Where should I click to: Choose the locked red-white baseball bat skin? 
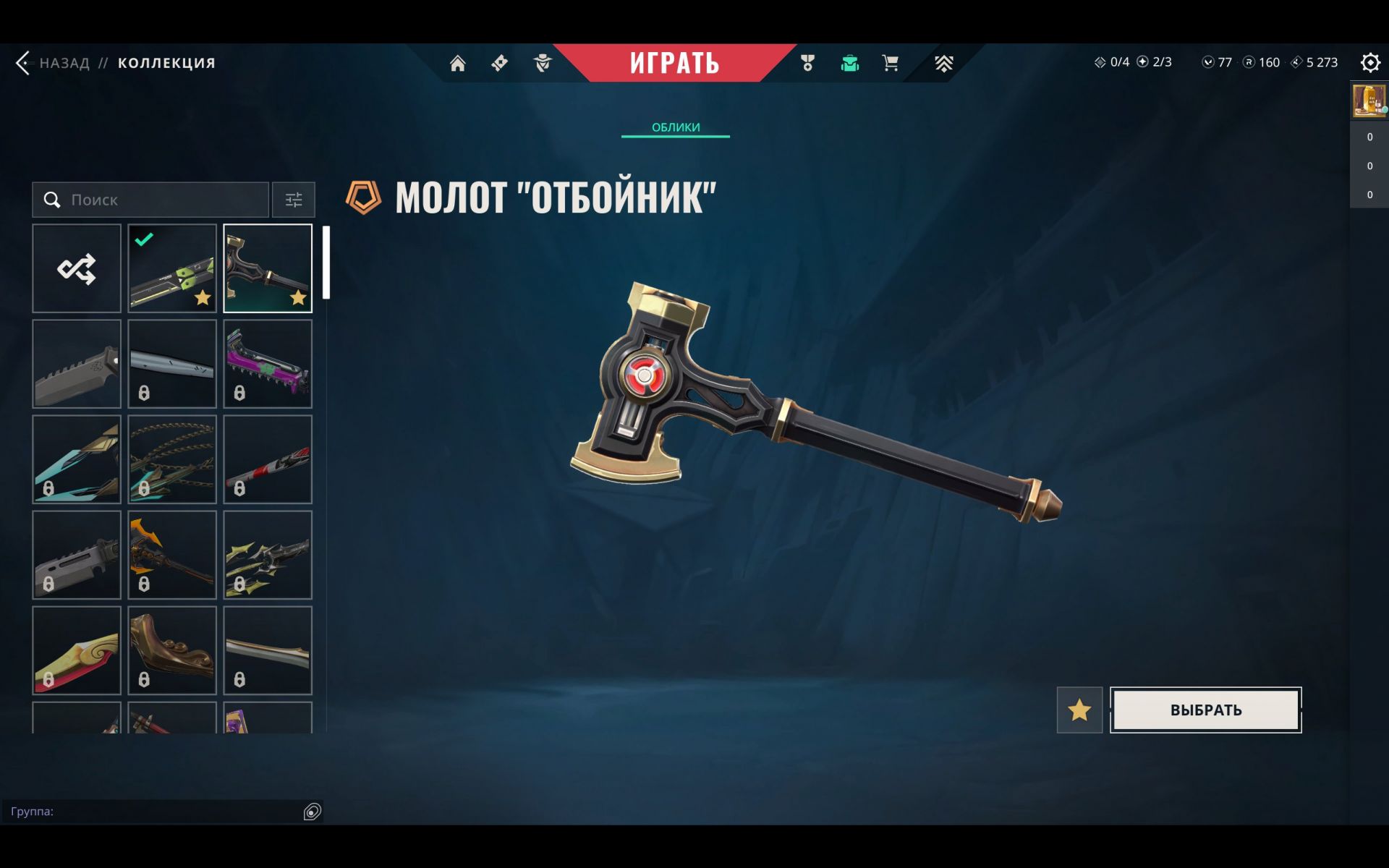[x=268, y=459]
